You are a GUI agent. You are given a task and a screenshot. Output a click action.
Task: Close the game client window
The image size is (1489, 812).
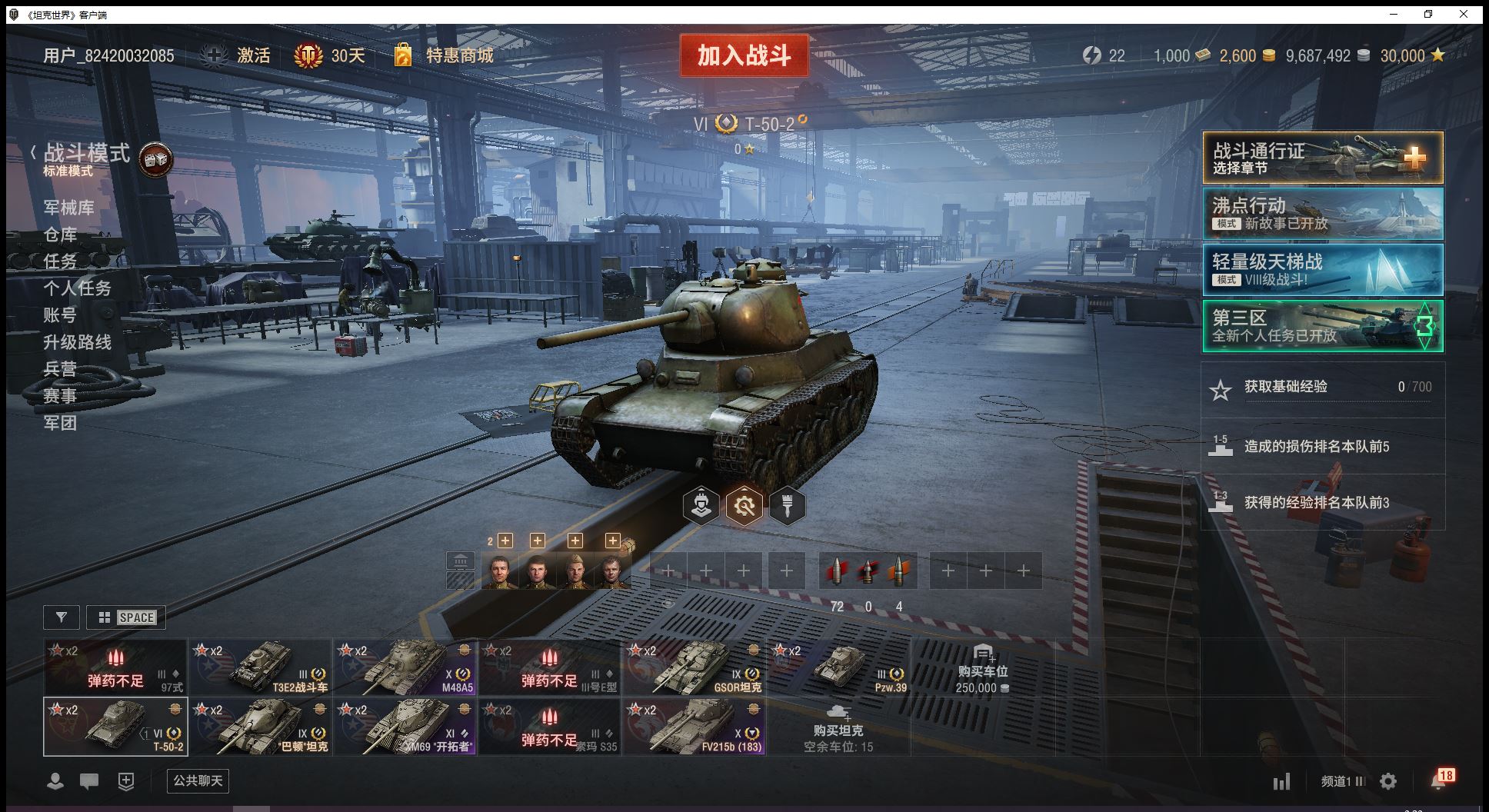pos(1464,14)
